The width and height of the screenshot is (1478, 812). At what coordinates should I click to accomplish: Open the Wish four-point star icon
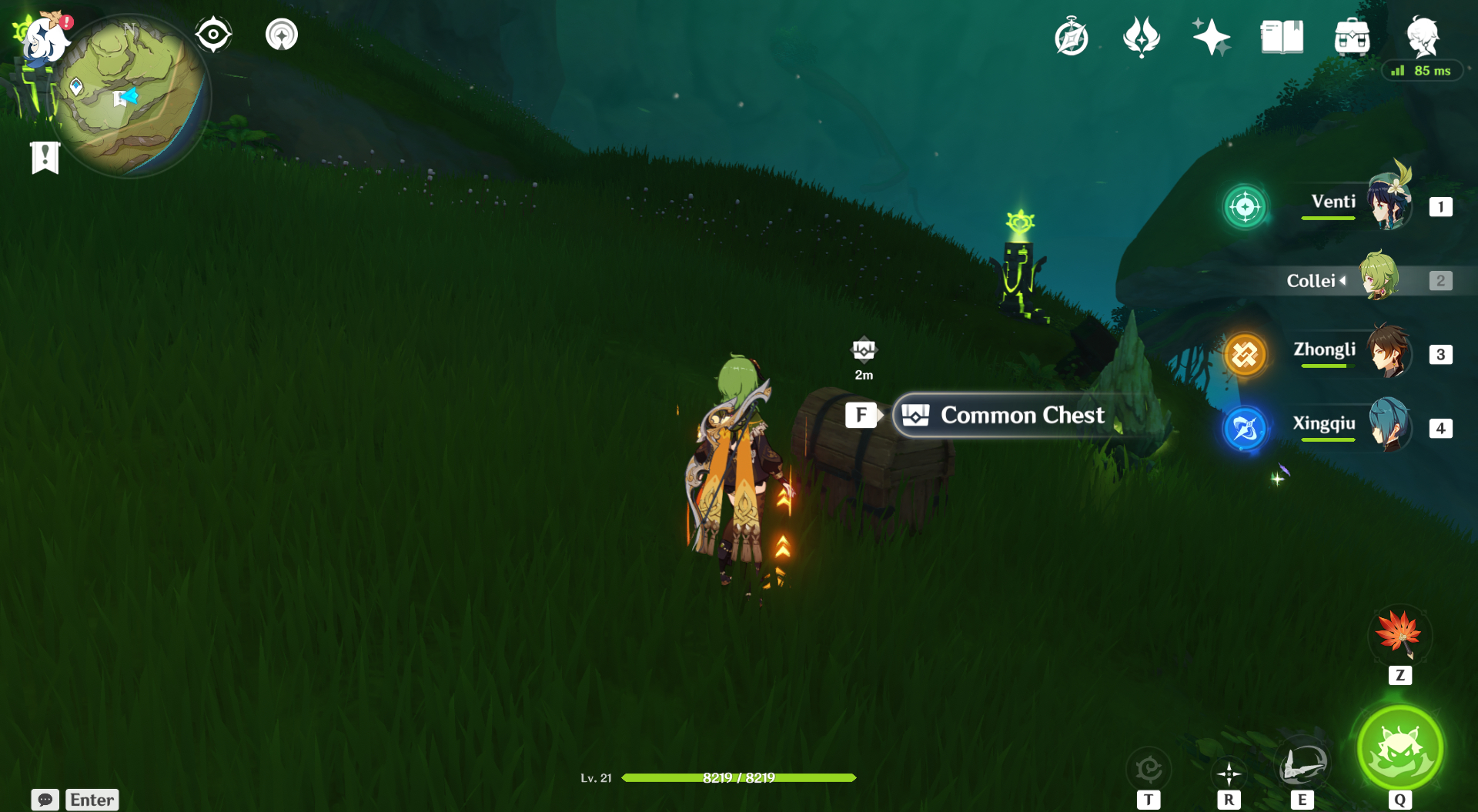(1211, 37)
